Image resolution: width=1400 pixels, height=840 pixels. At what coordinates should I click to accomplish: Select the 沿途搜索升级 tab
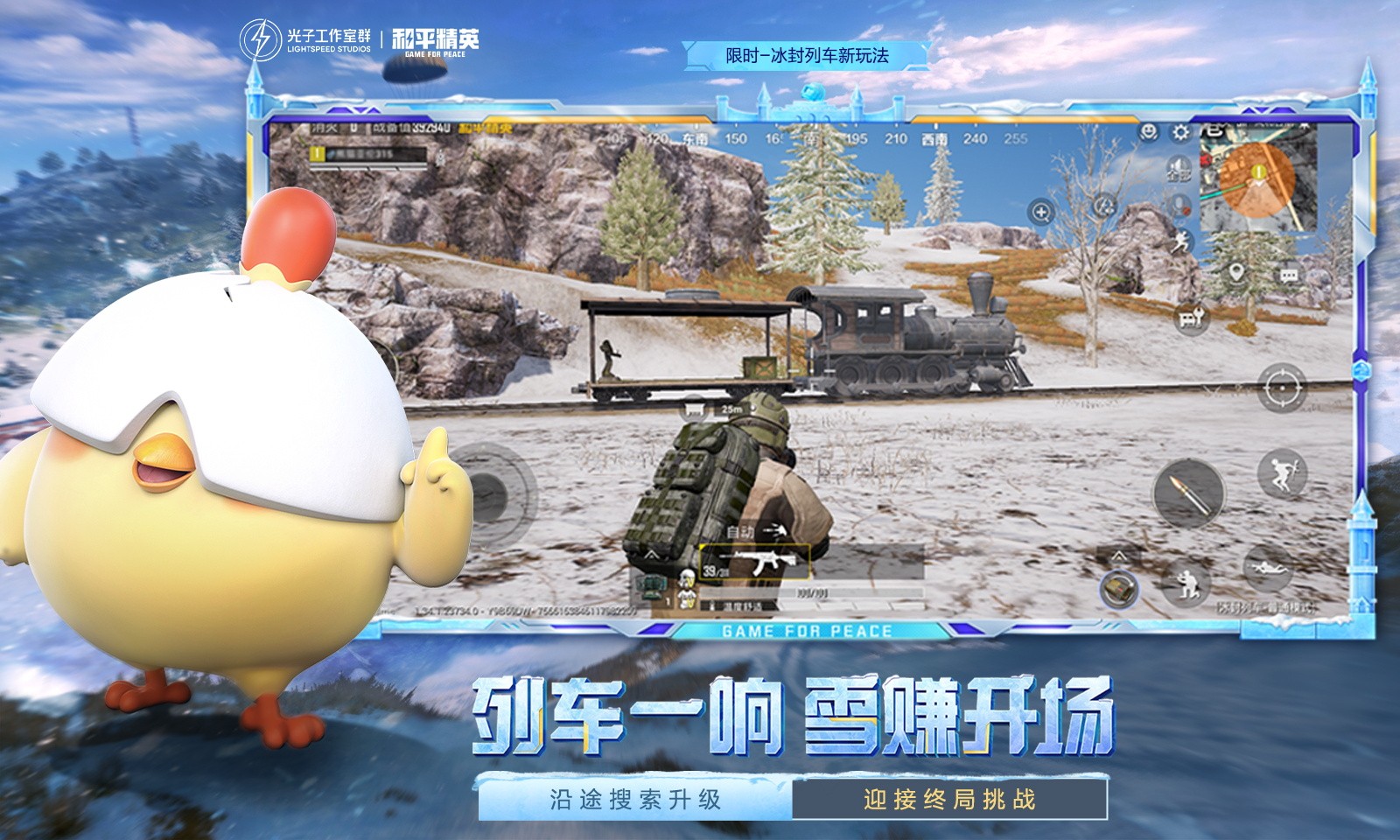(634, 799)
